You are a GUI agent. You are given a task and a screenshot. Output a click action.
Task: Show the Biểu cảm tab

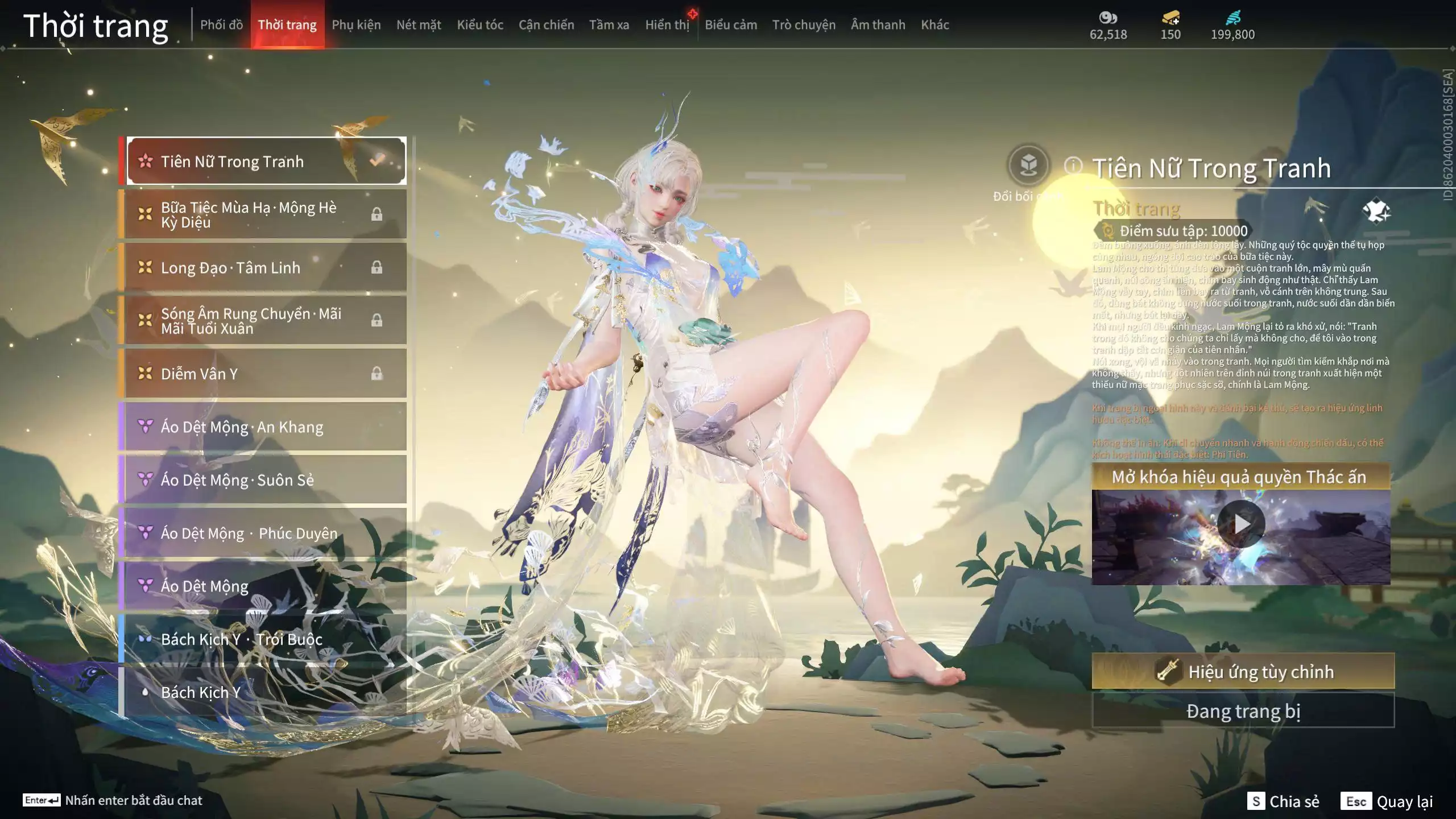pyautogui.click(x=731, y=24)
